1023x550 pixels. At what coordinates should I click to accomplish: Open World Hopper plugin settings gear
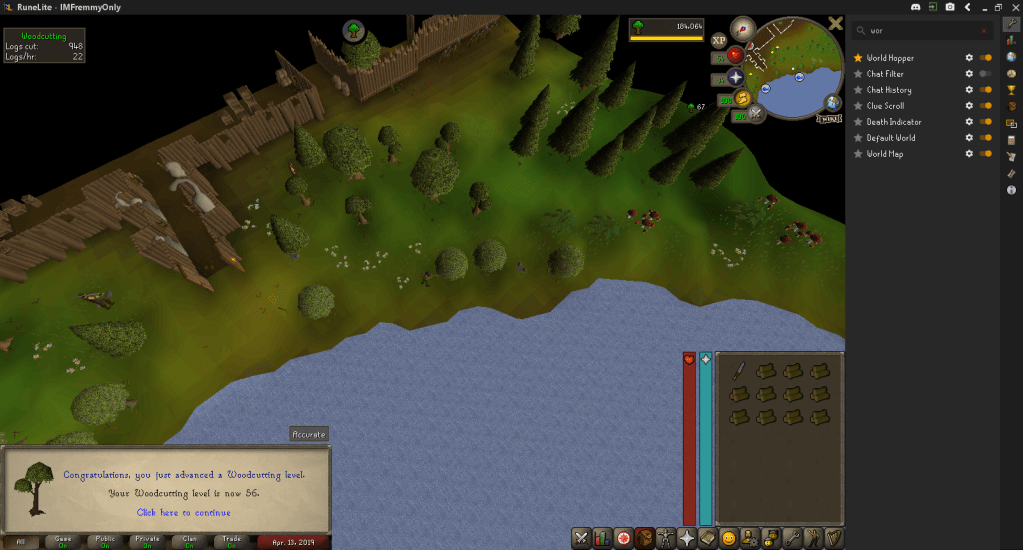click(x=968, y=58)
